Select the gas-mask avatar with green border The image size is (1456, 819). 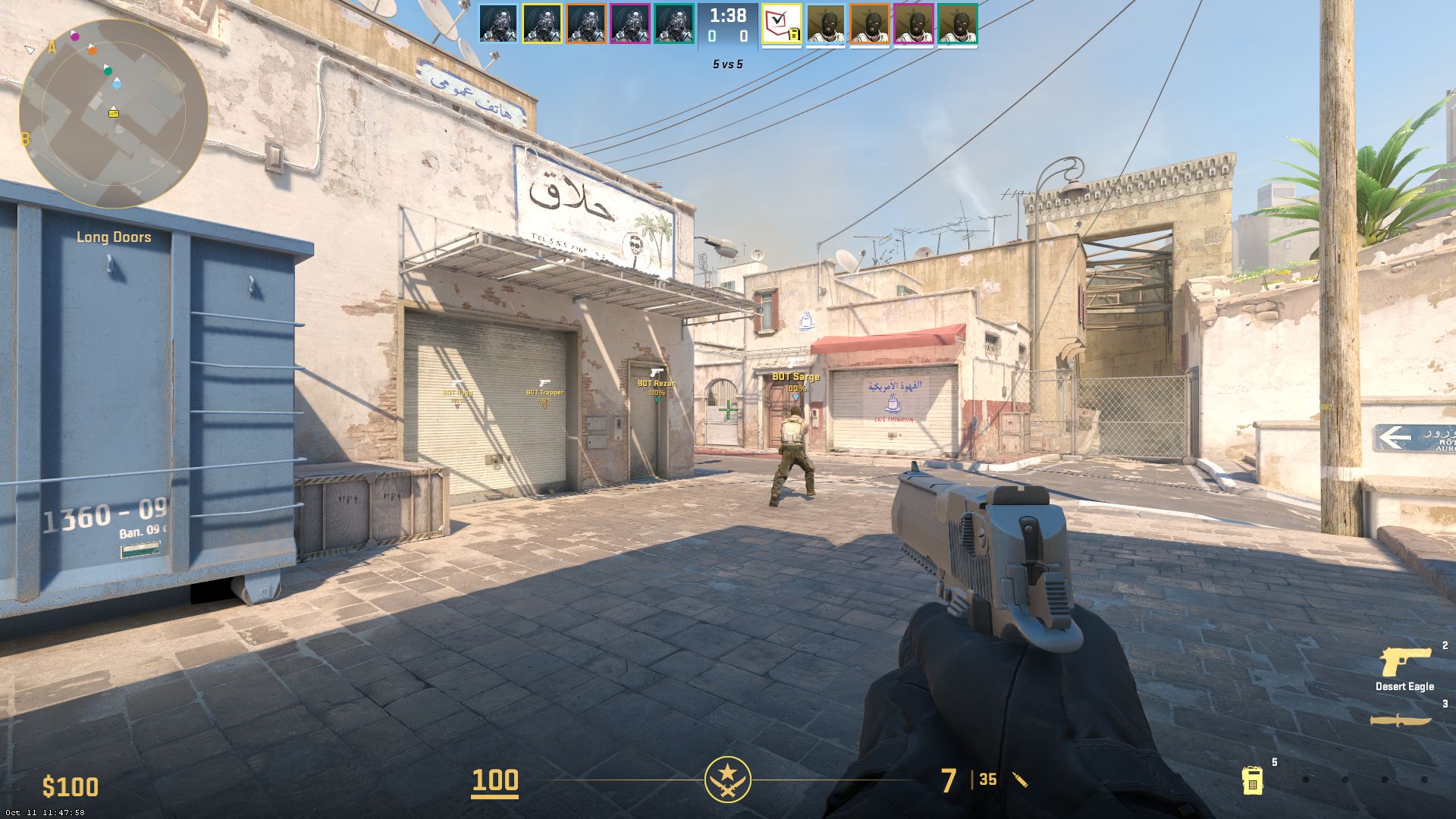point(674,24)
